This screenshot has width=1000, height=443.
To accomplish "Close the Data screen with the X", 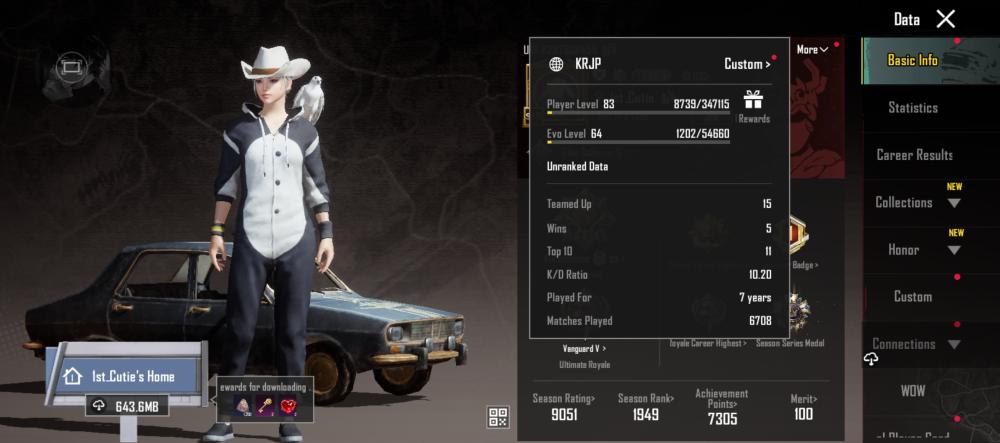I will [x=945, y=19].
